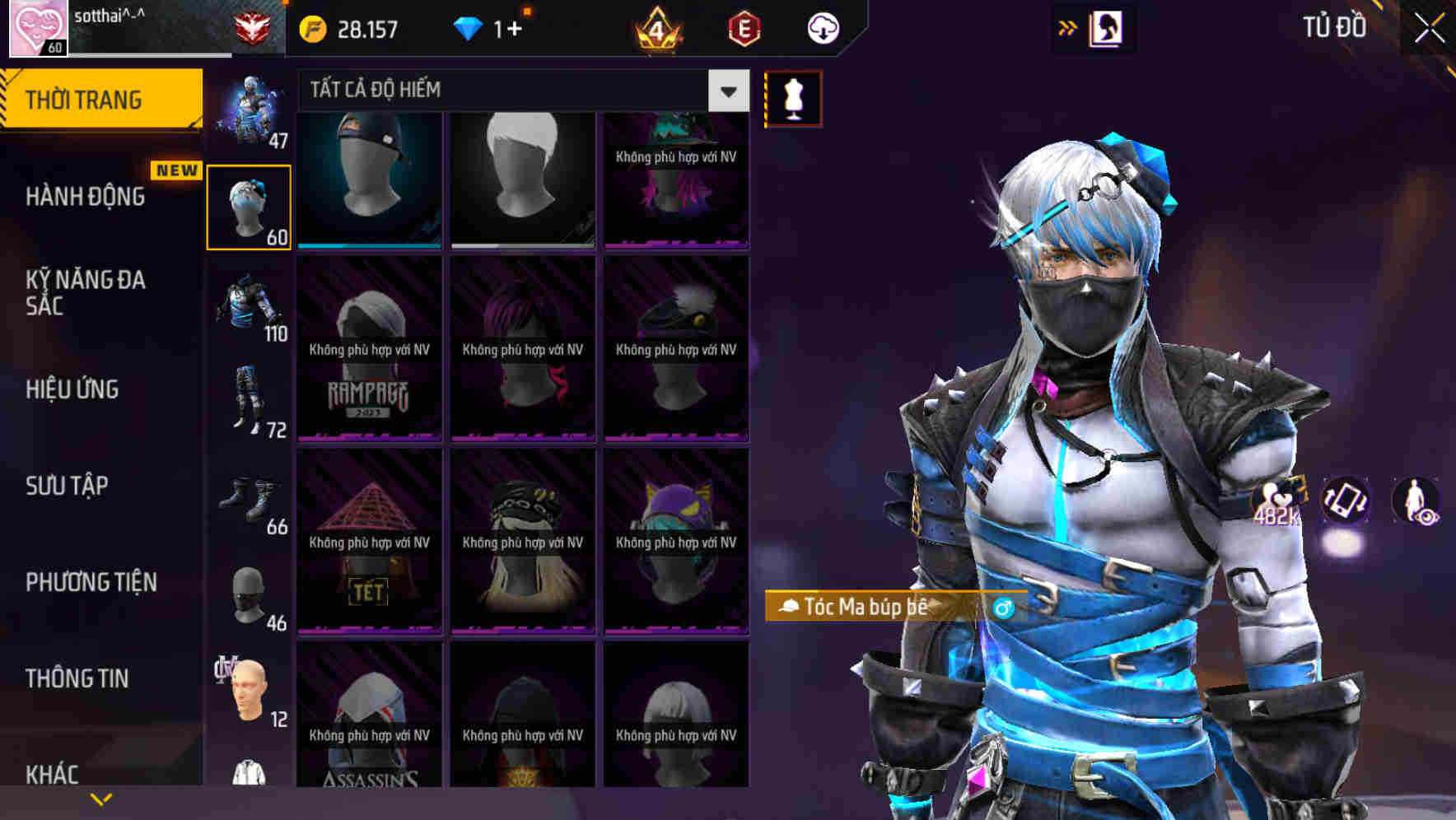Toggle full character preview with eye icon
The image size is (1456, 820).
(1414, 501)
